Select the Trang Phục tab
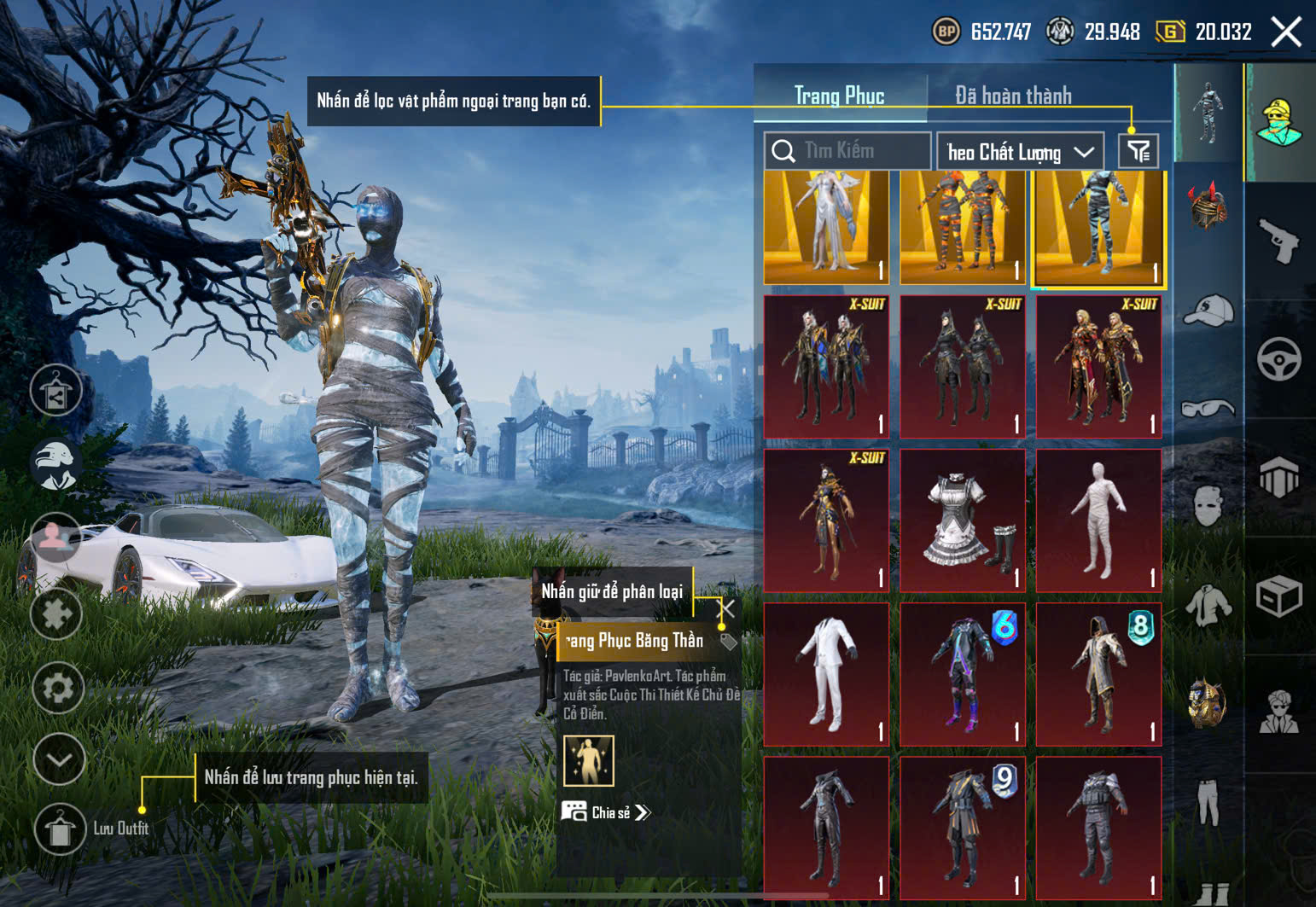The image size is (1316, 907). (839, 96)
